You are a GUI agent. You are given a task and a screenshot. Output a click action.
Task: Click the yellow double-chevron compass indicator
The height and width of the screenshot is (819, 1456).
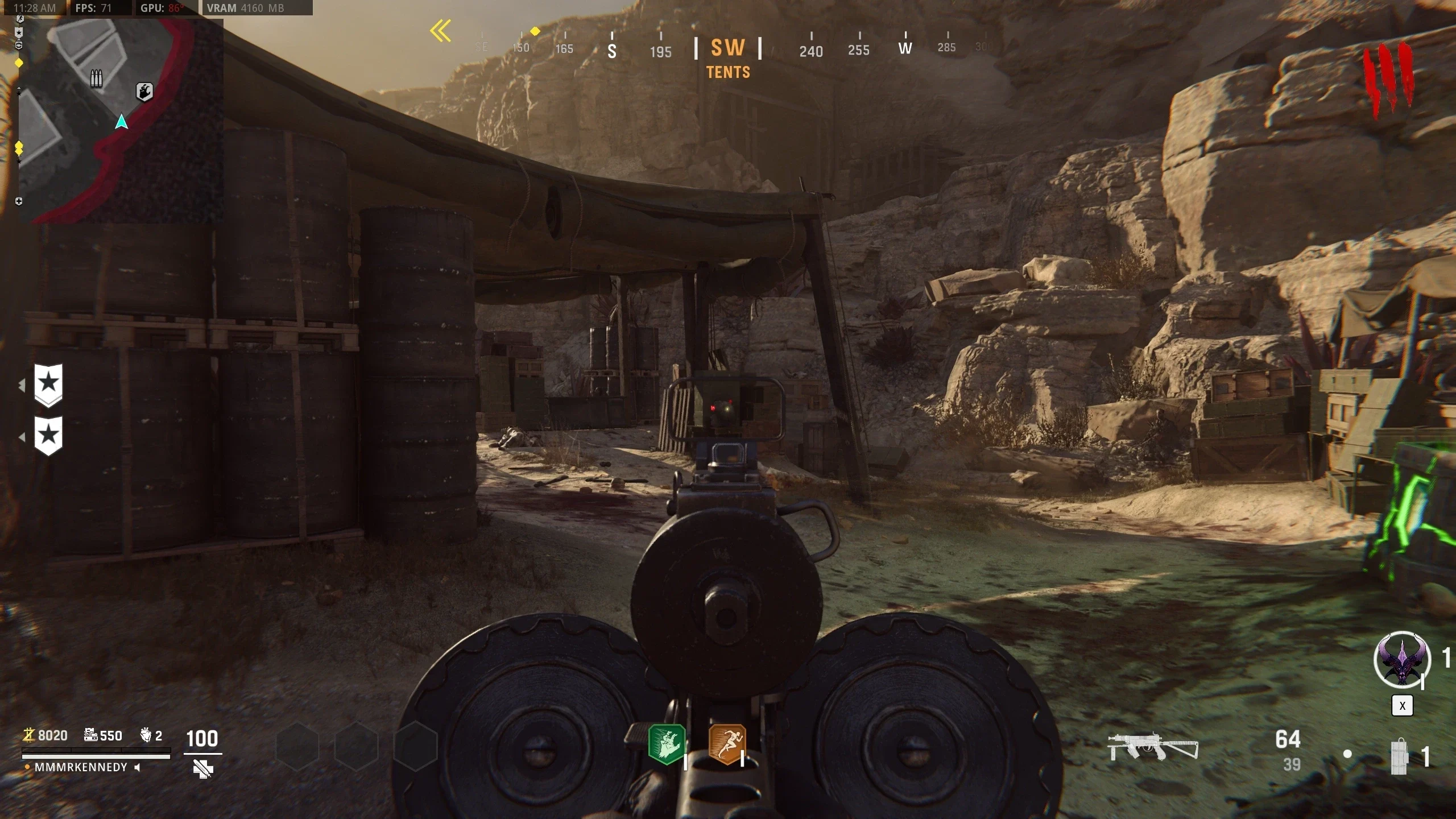441,31
